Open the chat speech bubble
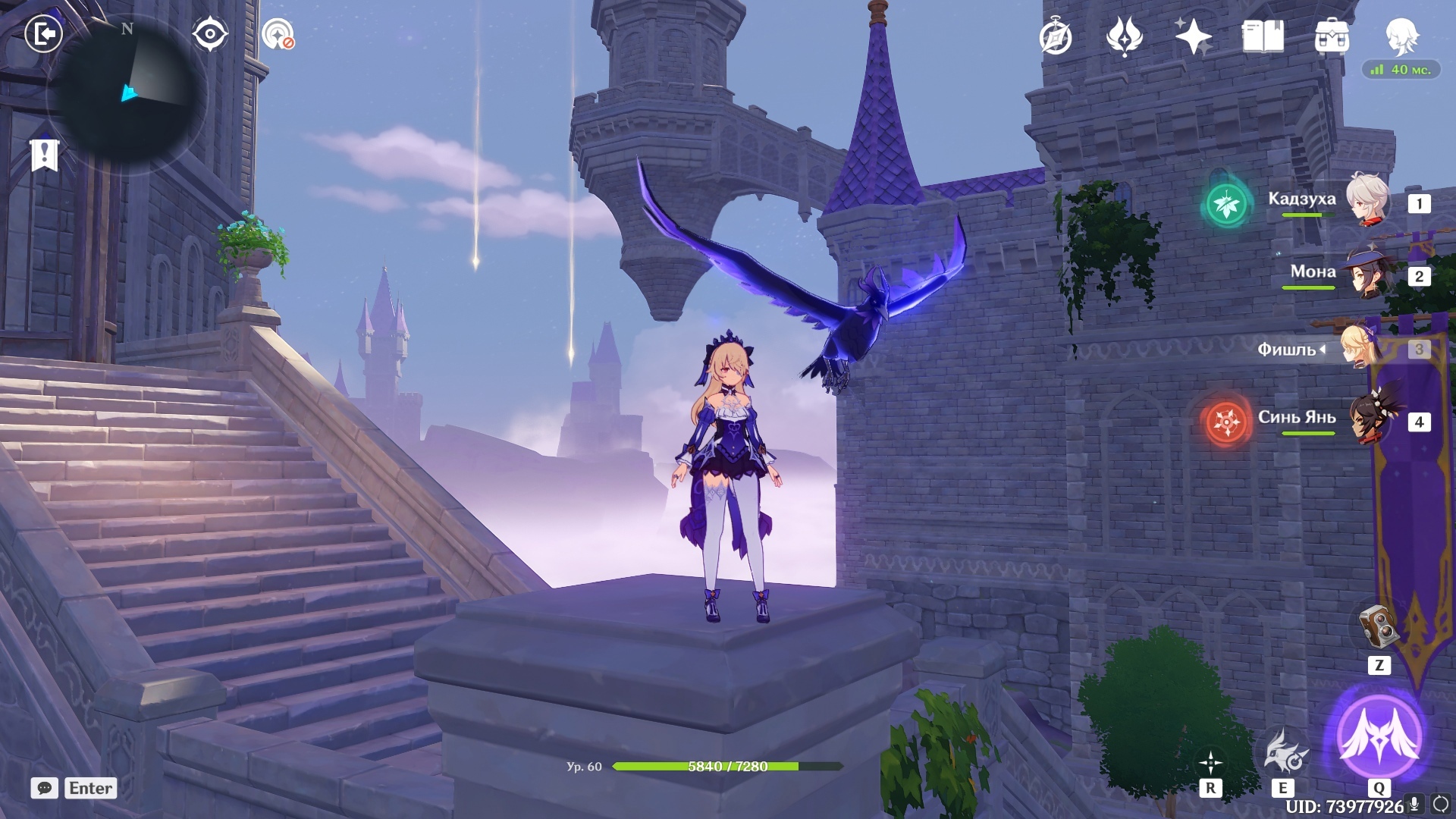 click(45, 788)
